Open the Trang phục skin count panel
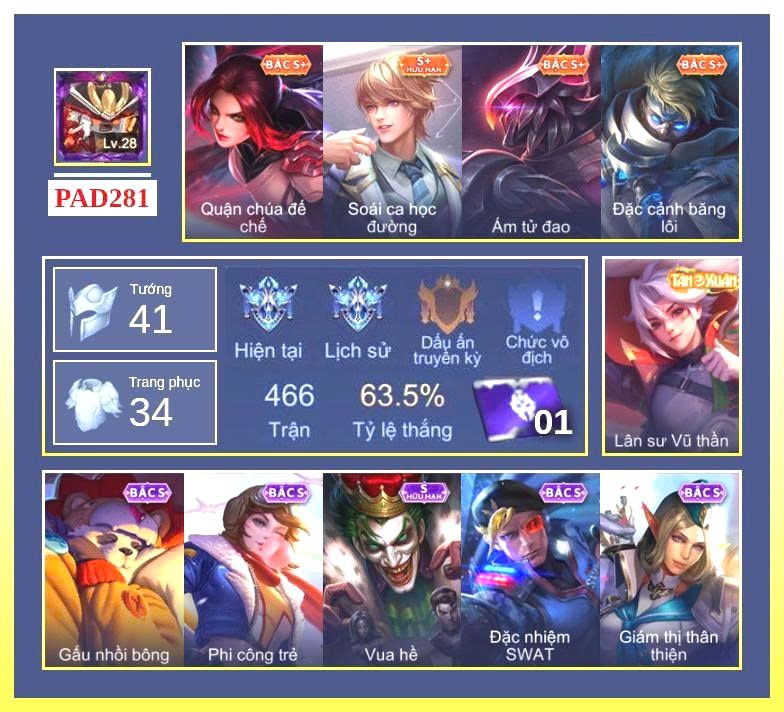The width and height of the screenshot is (784, 712). click(135, 402)
